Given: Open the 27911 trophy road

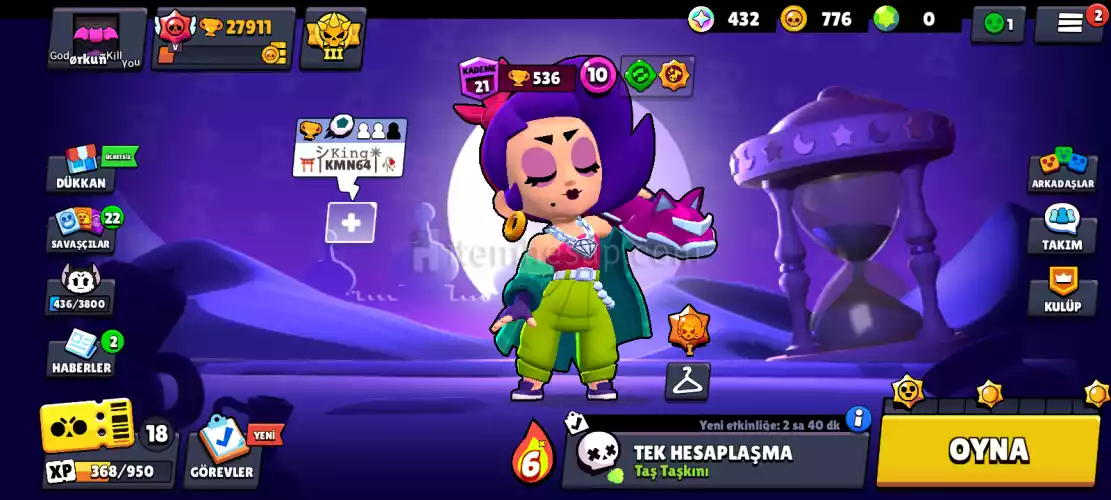Looking at the screenshot, I should click(224, 39).
